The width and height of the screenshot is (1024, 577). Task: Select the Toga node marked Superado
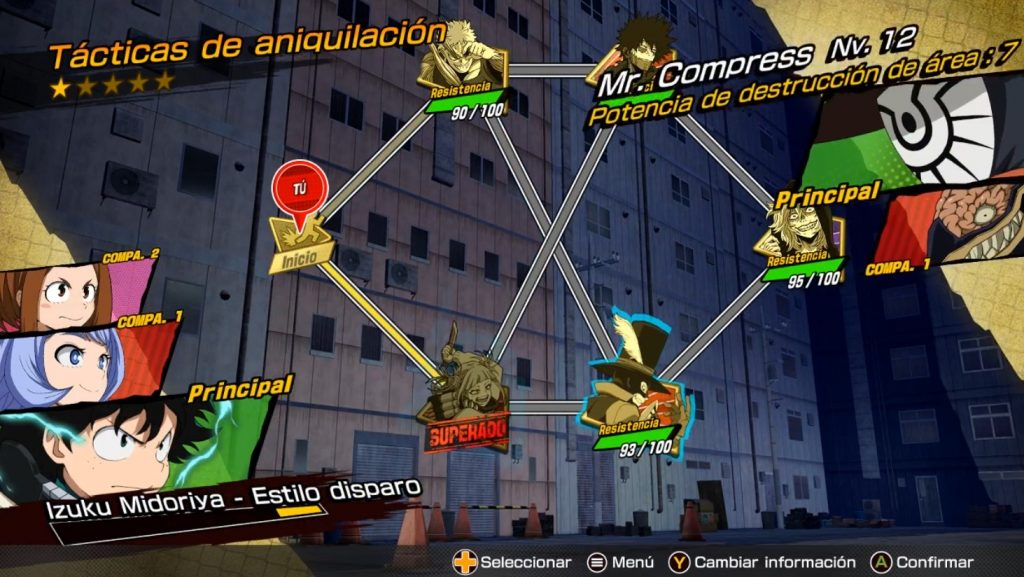pyautogui.click(x=463, y=399)
